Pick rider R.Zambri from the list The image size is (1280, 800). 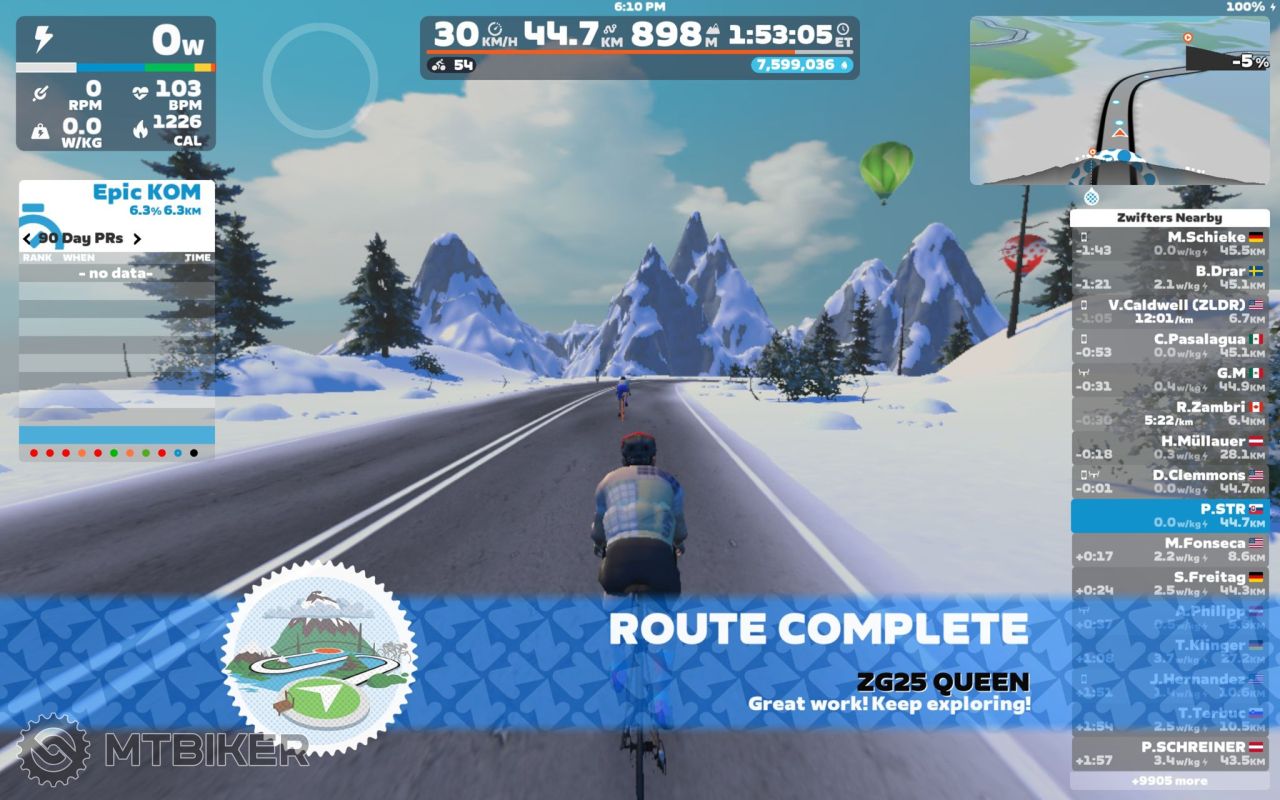pos(1170,413)
